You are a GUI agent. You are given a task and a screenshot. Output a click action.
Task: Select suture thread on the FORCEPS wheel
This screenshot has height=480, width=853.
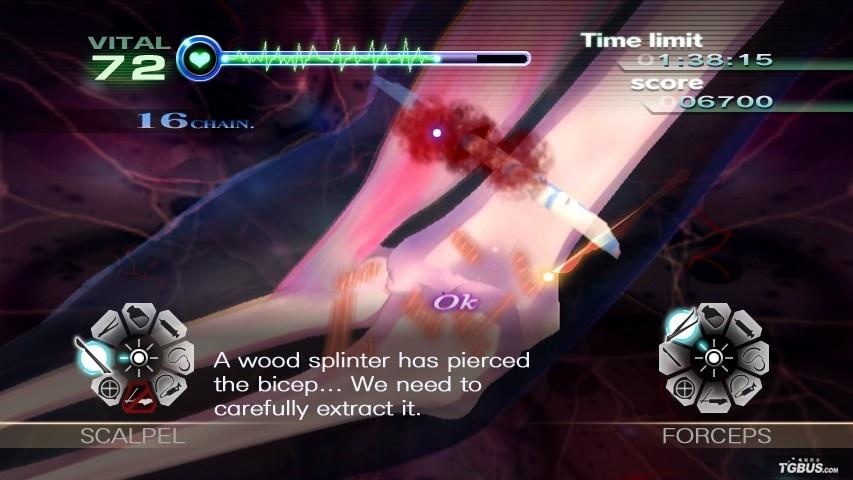point(753,357)
